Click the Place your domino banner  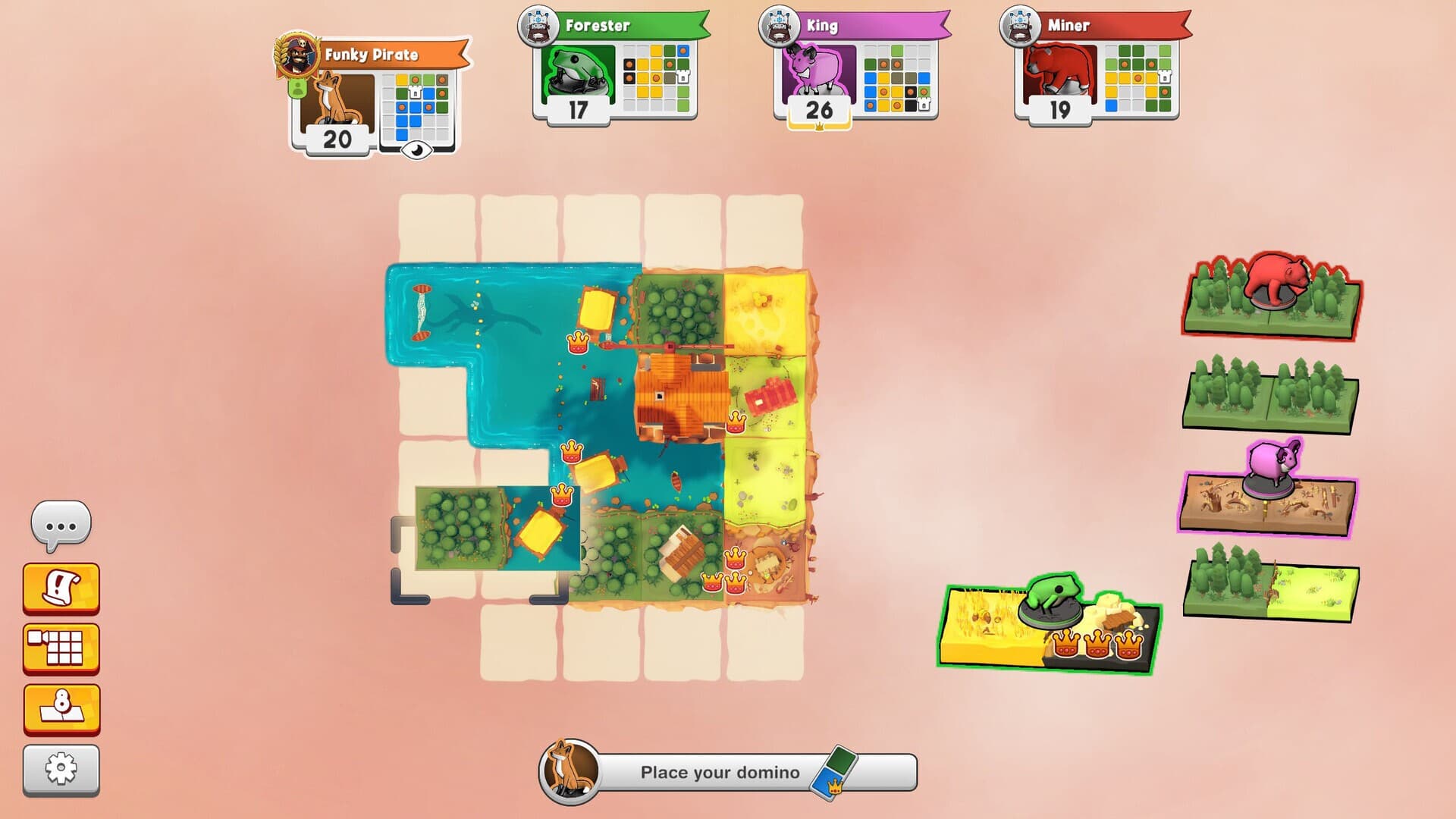pyautogui.click(x=719, y=771)
